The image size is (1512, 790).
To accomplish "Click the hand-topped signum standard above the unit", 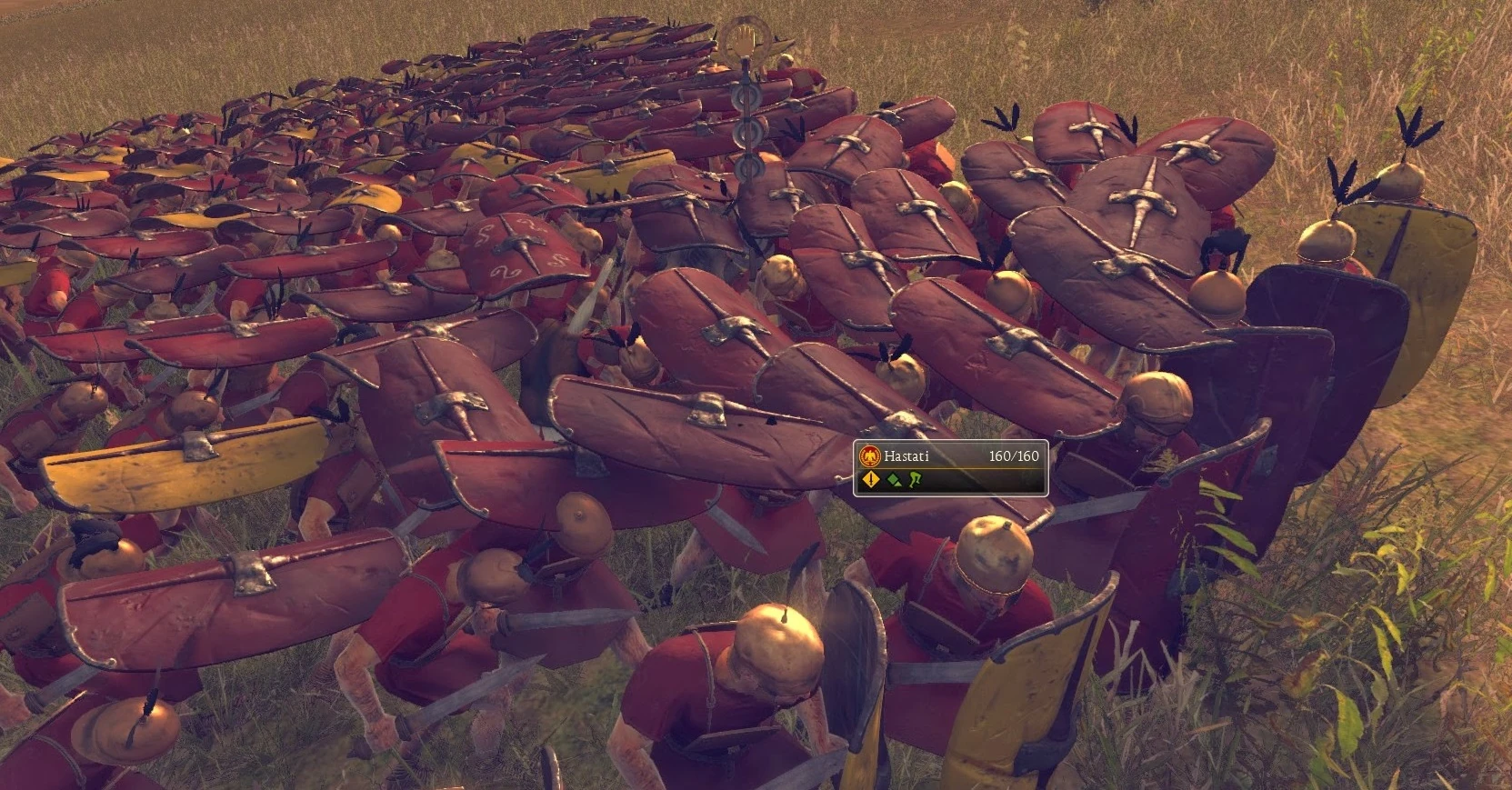I will 746,38.
